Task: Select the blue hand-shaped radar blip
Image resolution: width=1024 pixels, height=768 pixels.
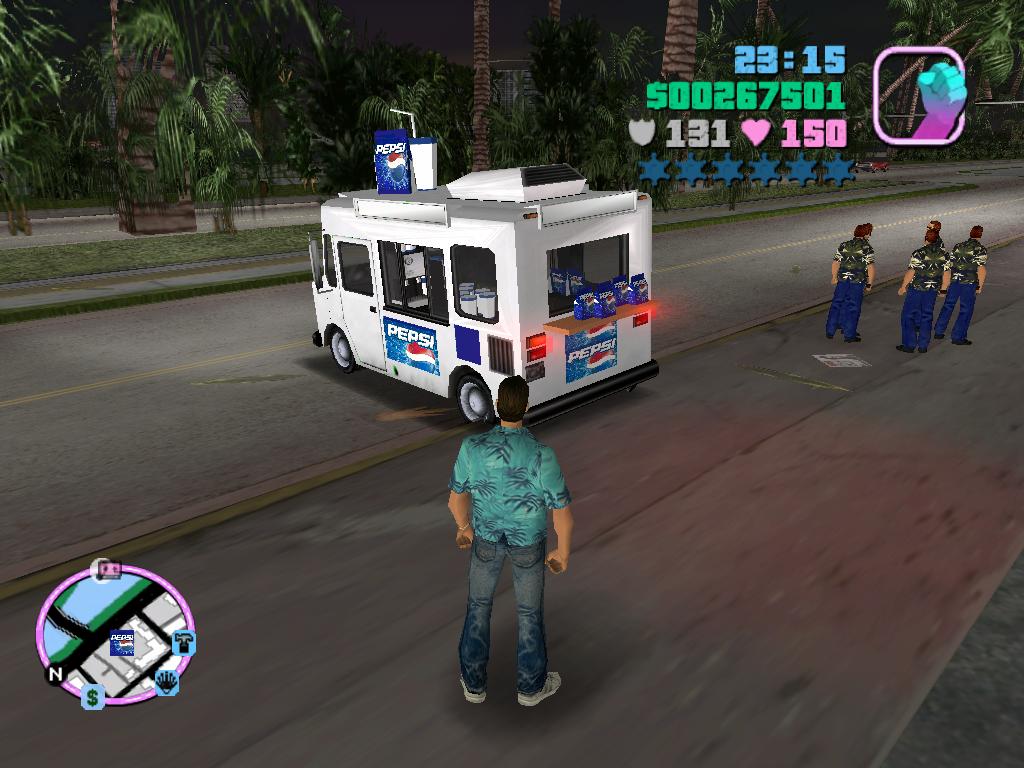Action: [166, 683]
